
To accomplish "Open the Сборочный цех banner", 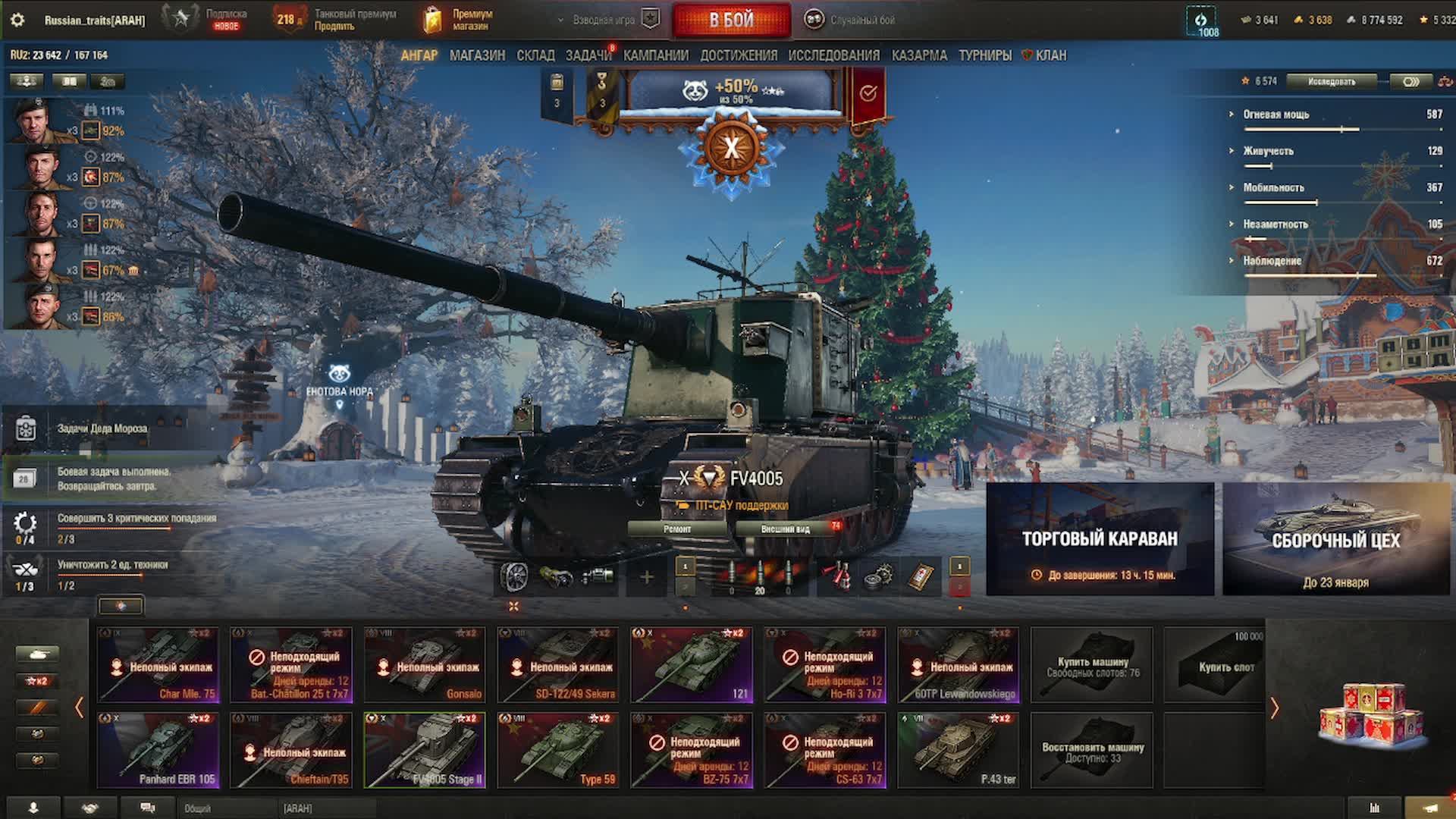I will pyautogui.click(x=1335, y=539).
